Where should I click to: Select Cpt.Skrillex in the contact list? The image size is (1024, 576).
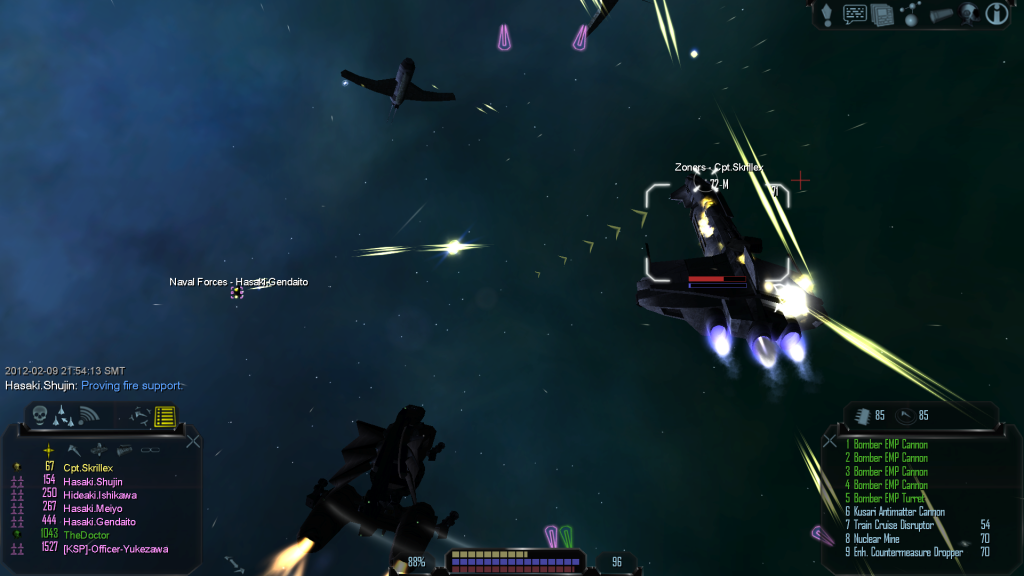87,468
